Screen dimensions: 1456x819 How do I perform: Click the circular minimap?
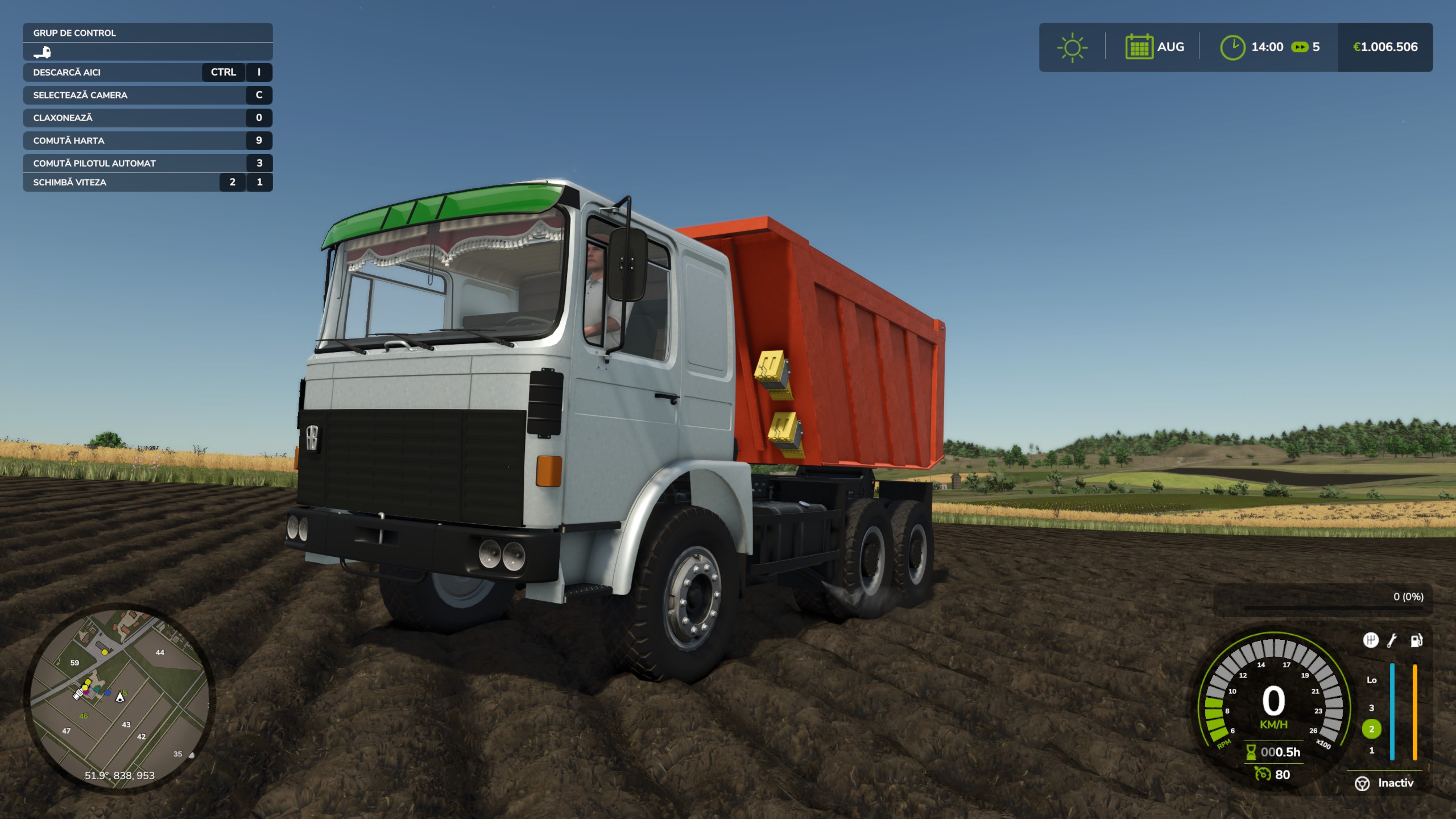coord(119,698)
